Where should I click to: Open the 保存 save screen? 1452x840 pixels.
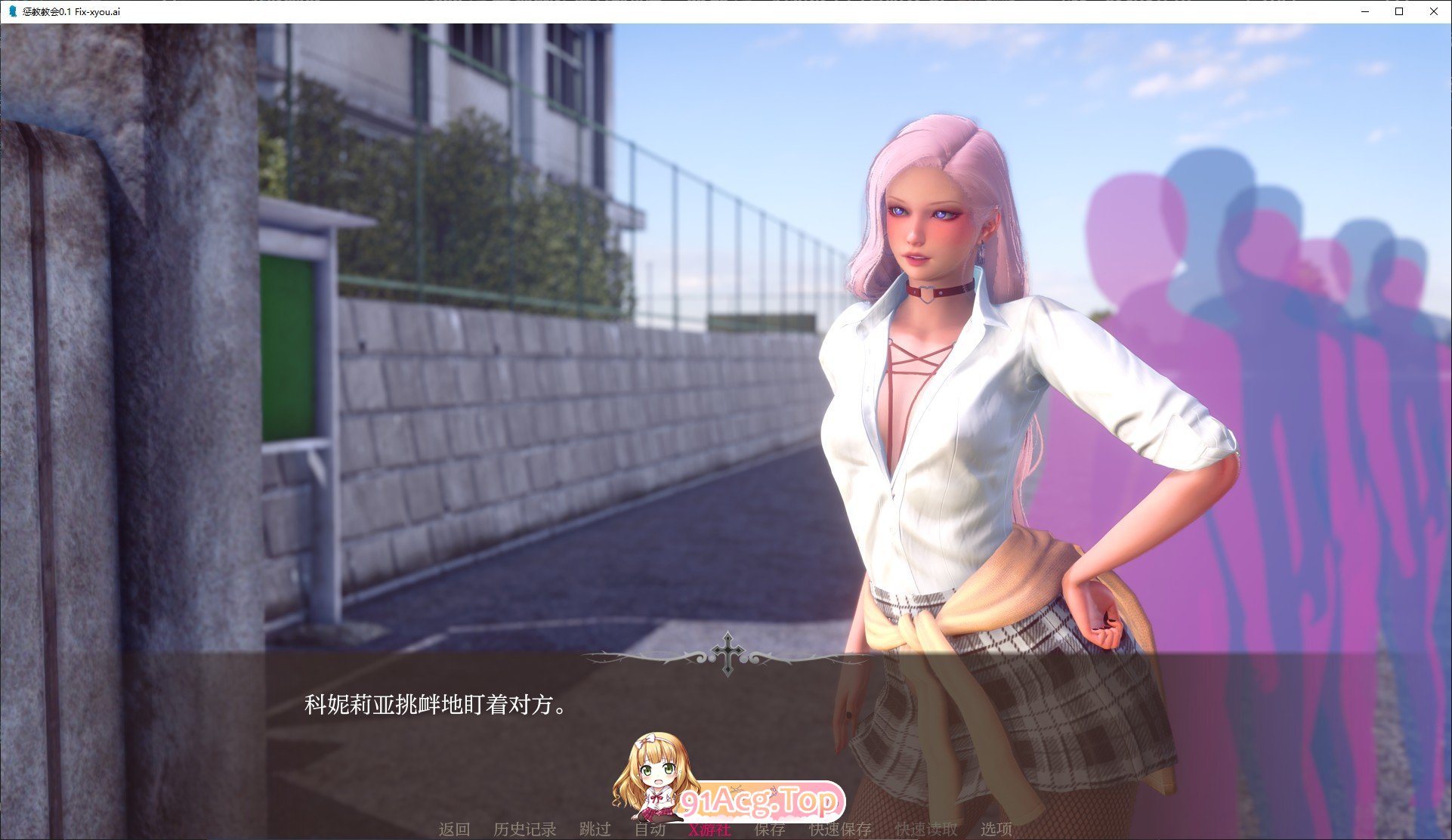coord(768,829)
